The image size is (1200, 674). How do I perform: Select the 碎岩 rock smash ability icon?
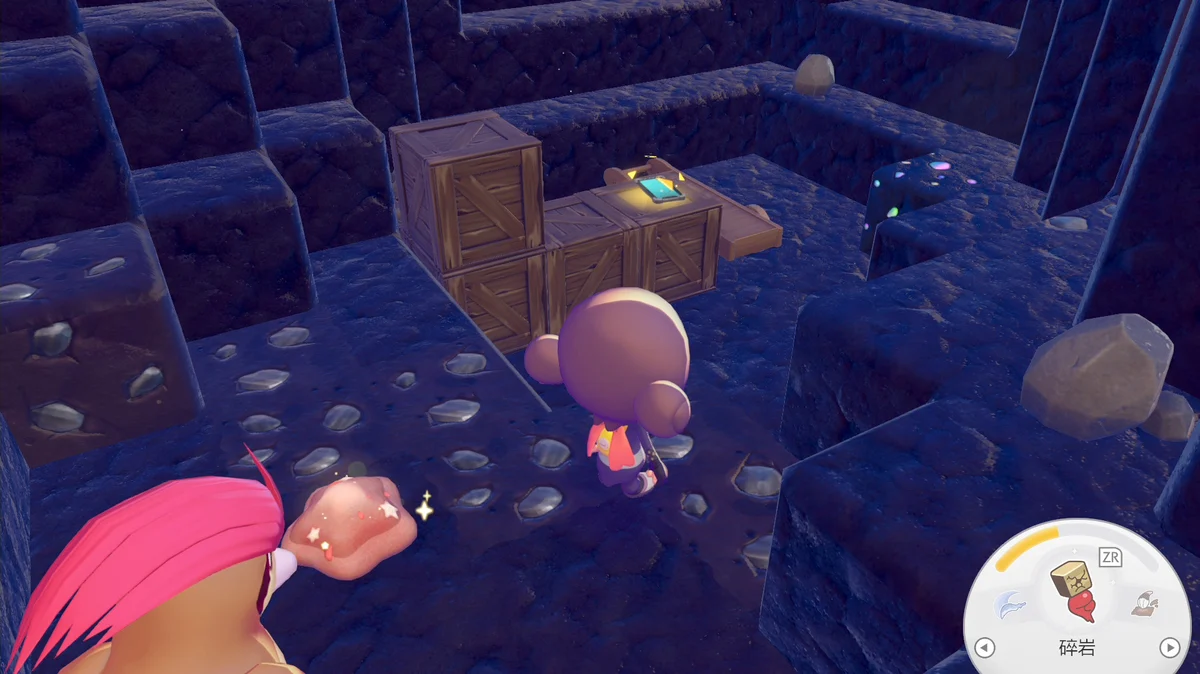[x=1074, y=591]
